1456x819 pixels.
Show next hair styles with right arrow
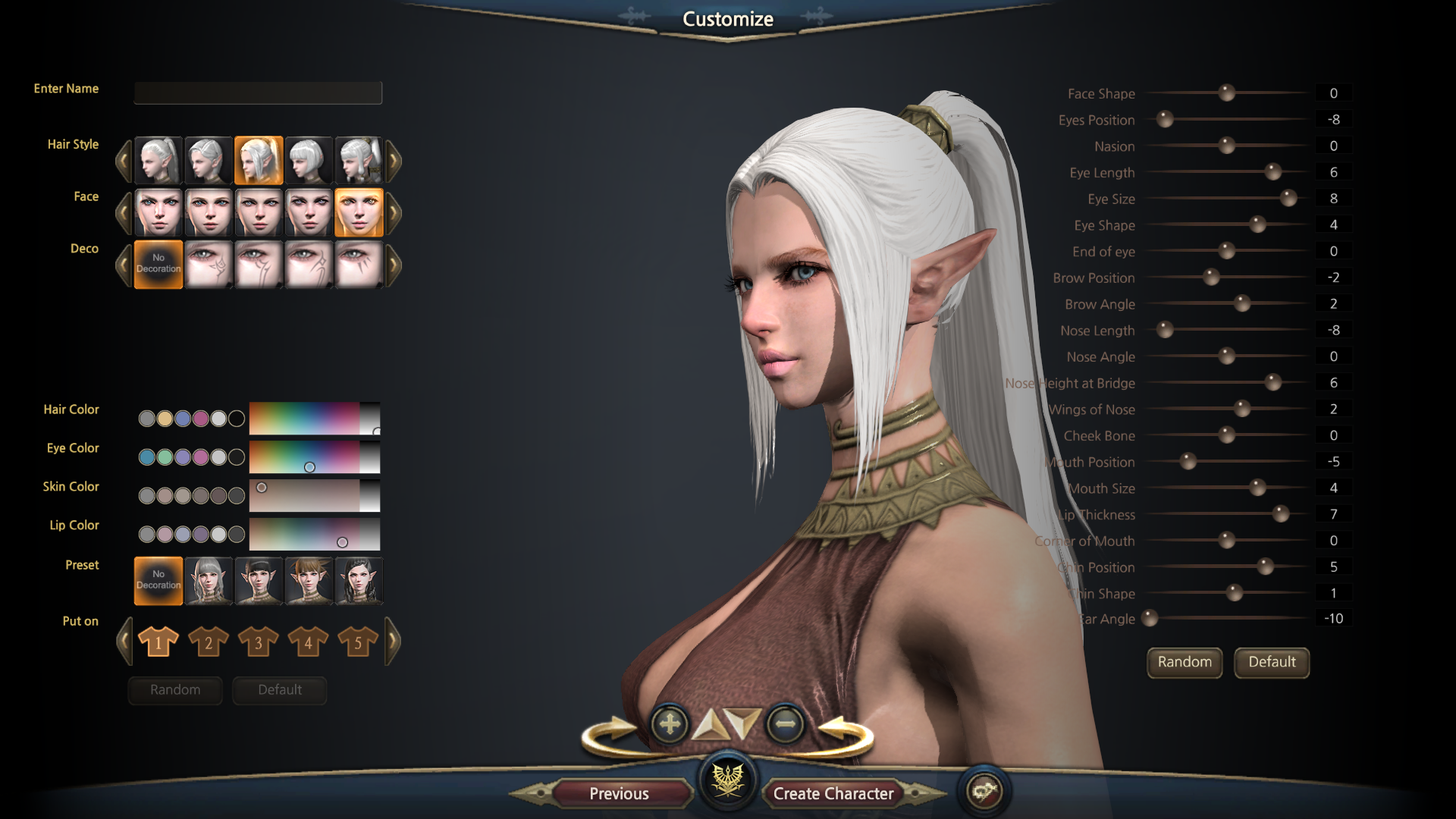pos(393,160)
